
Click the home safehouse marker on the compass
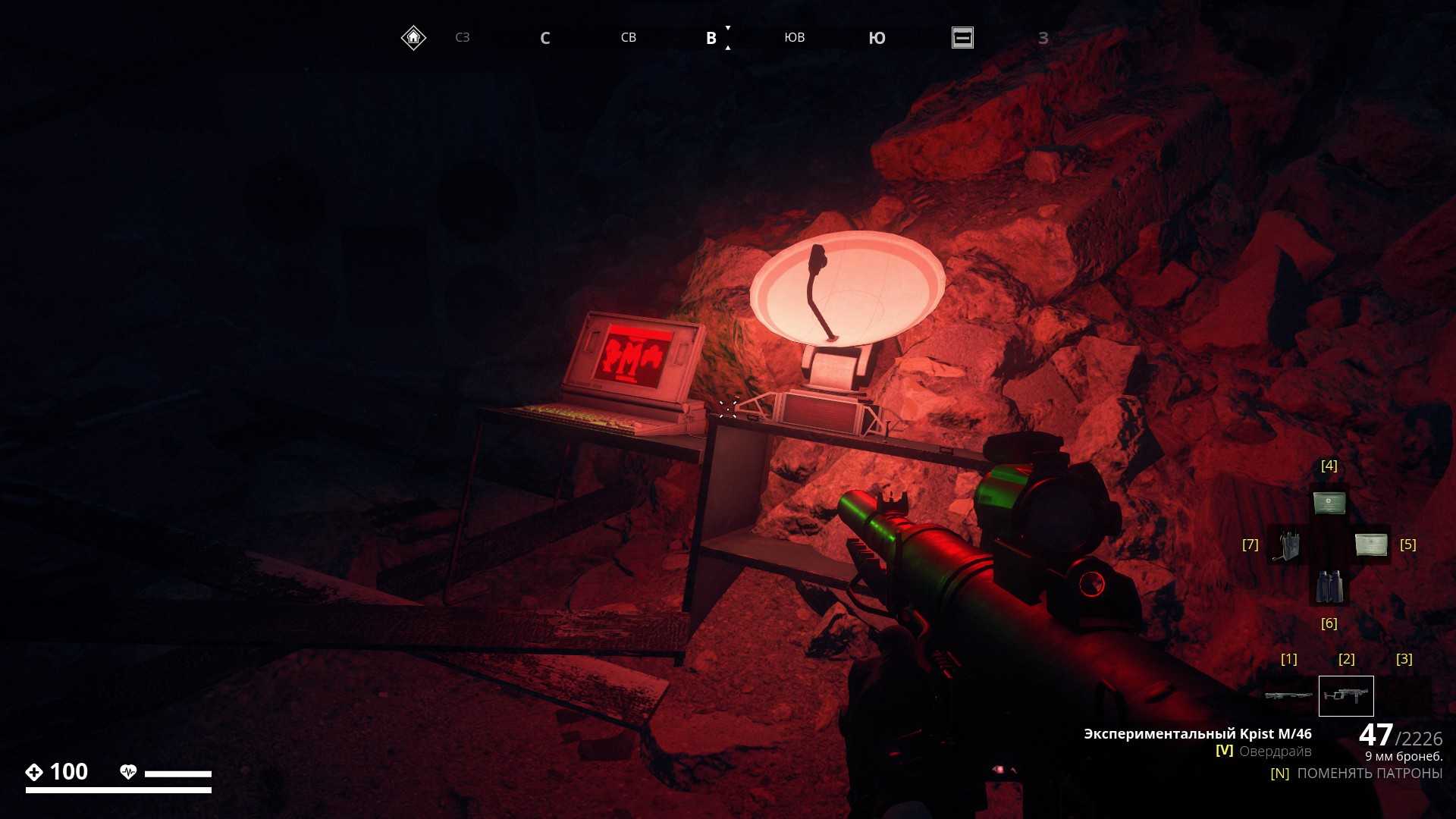click(413, 37)
